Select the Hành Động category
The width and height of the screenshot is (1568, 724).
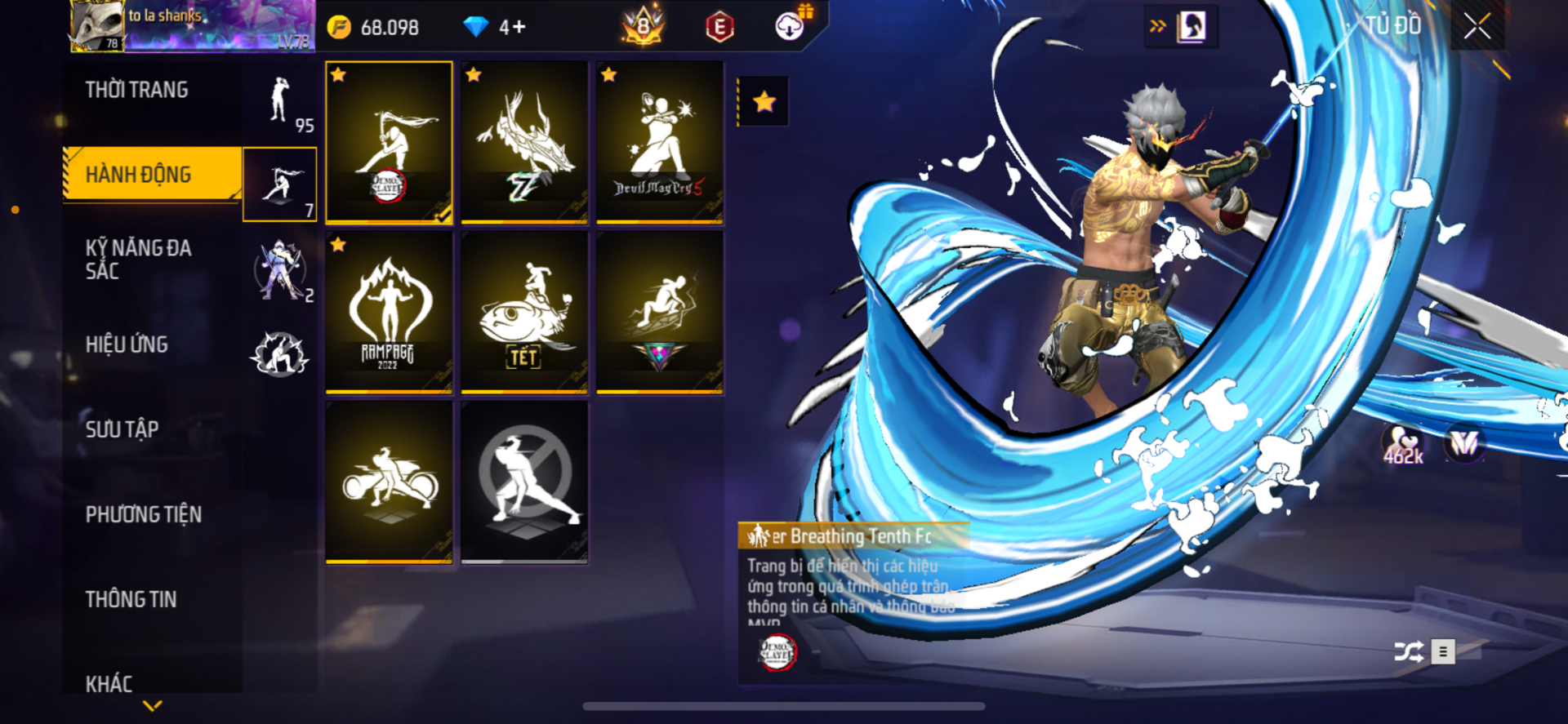click(139, 174)
